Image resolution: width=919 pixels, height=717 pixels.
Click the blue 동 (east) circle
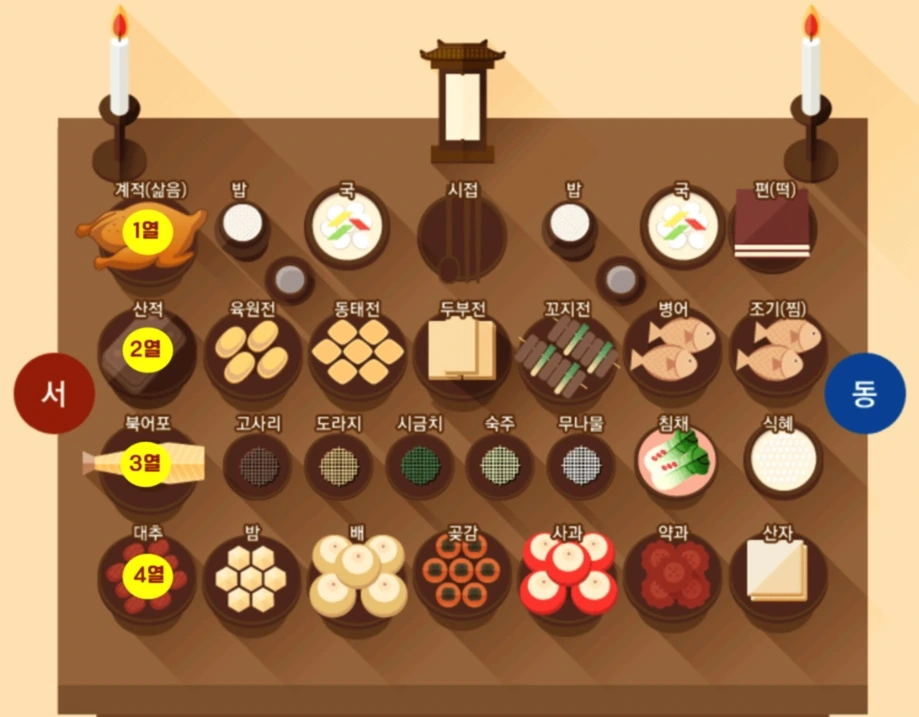coord(864,394)
